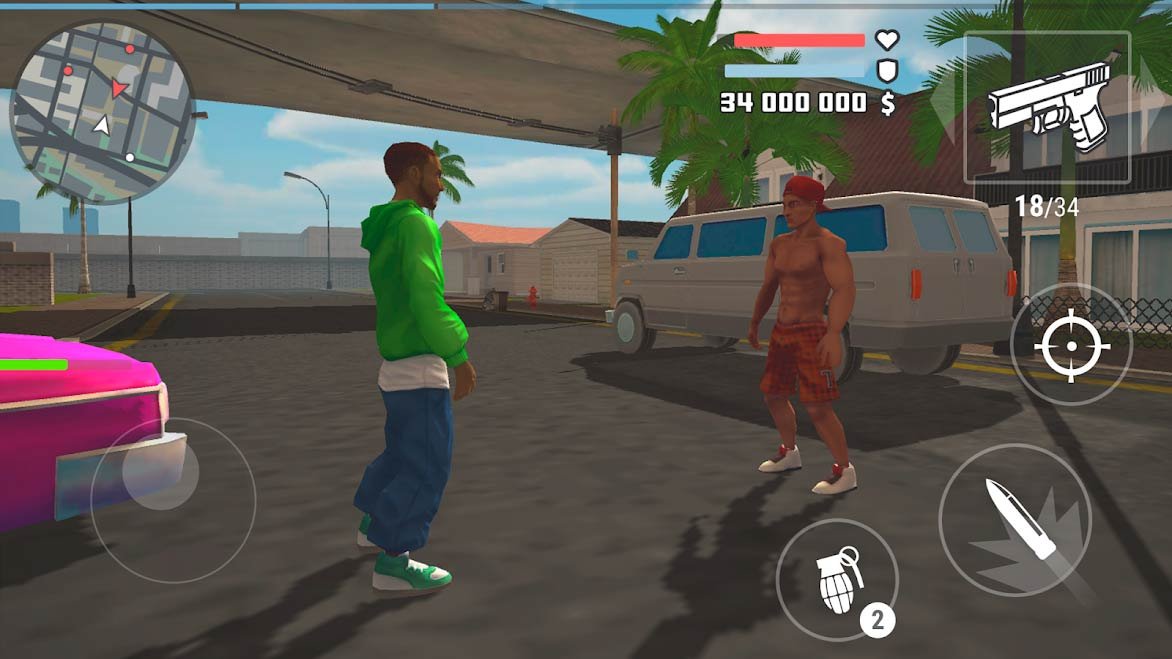Tap the pistol weapon selector
Image resolution: width=1172 pixels, height=659 pixels.
(x=1047, y=106)
